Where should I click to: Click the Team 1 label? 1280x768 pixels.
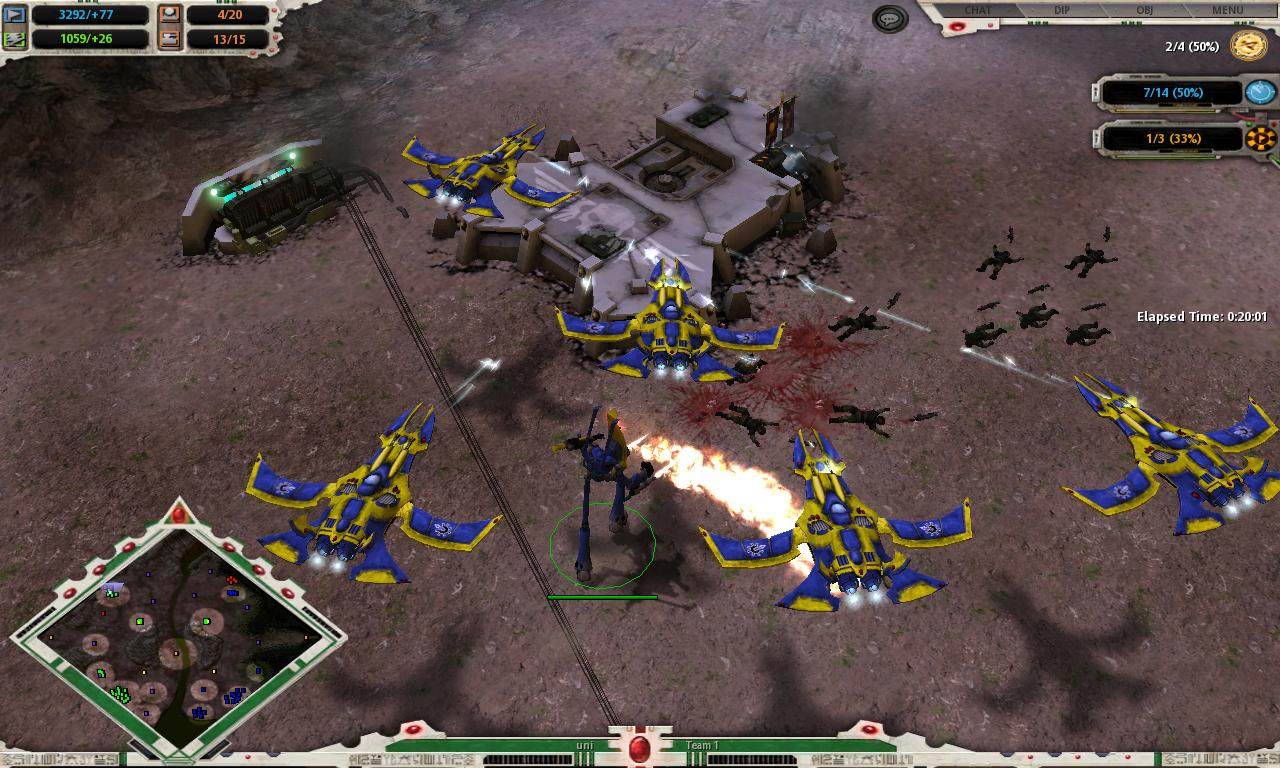coord(703,745)
